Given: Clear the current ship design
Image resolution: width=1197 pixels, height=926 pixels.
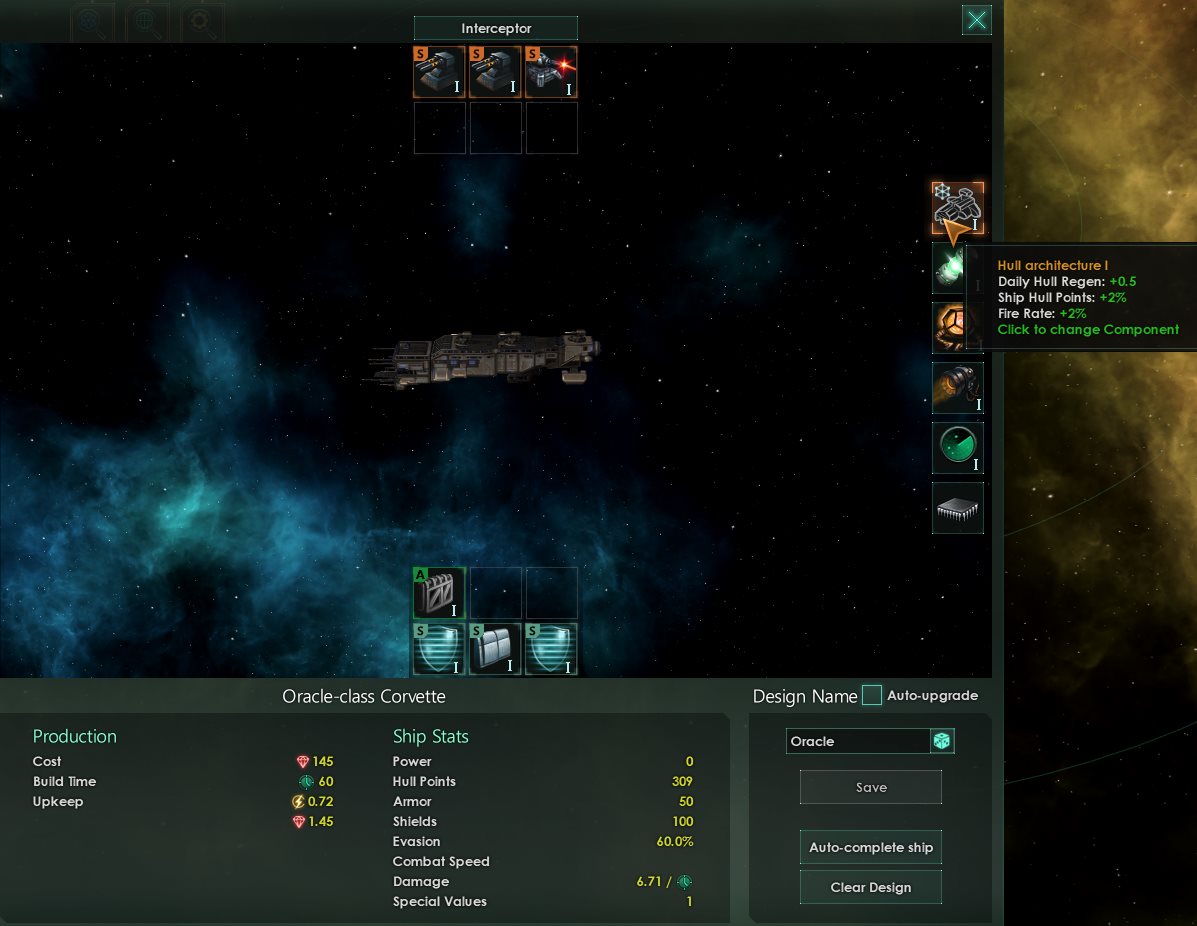Looking at the screenshot, I should coord(870,887).
